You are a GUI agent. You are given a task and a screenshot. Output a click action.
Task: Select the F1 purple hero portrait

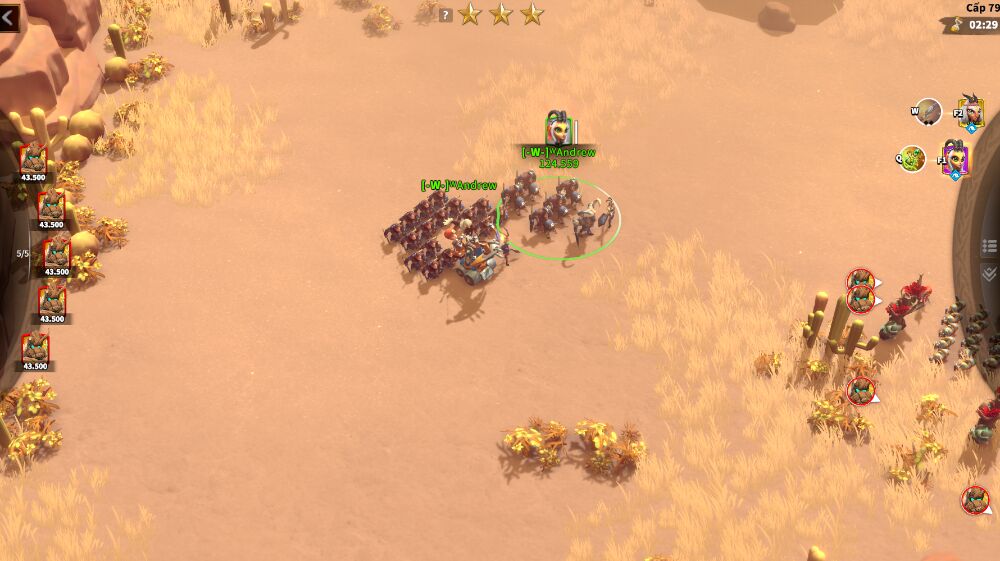click(955, 159)
